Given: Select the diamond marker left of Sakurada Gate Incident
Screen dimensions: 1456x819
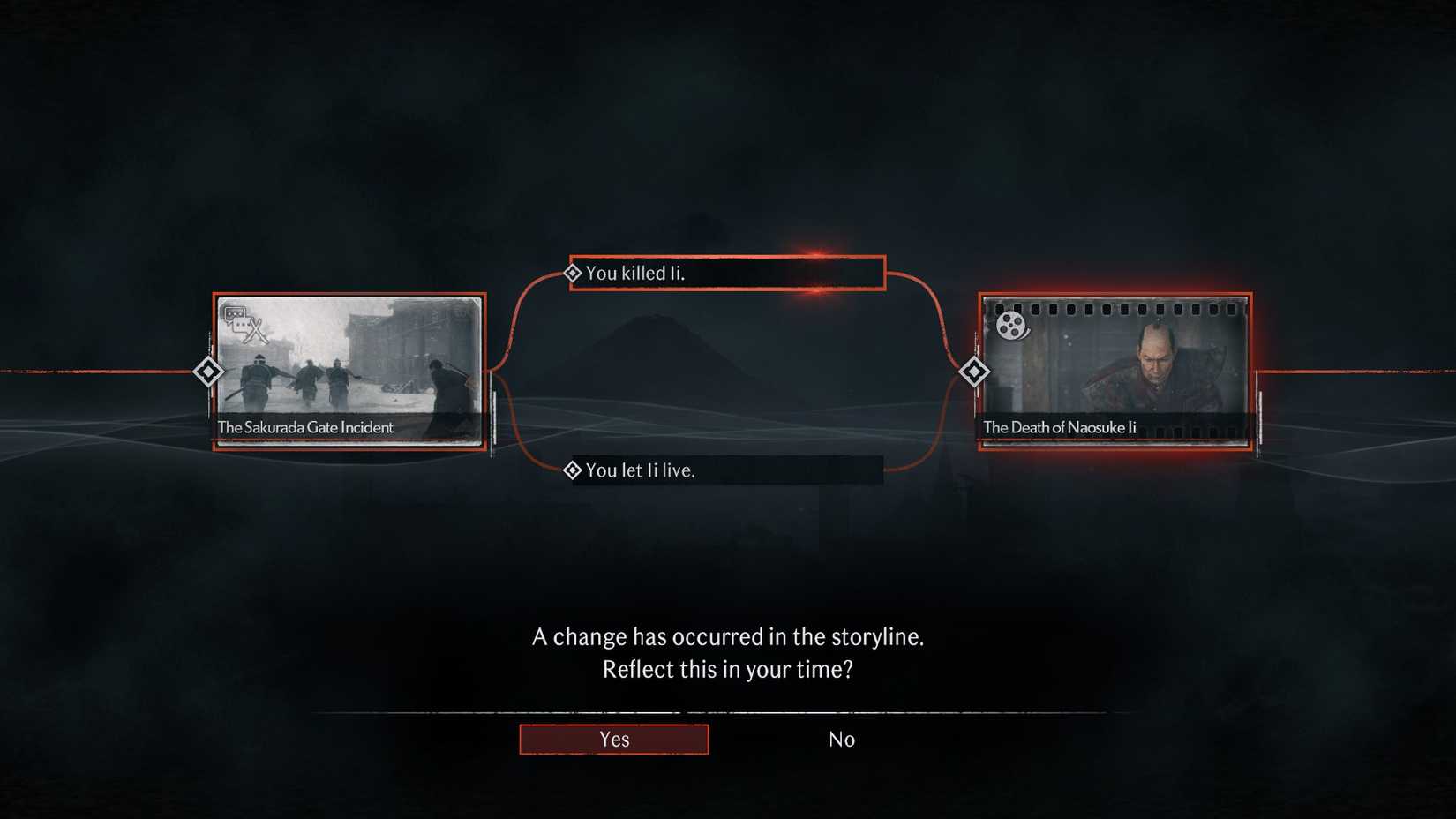Looking at the screenshot, I should 208,372.
